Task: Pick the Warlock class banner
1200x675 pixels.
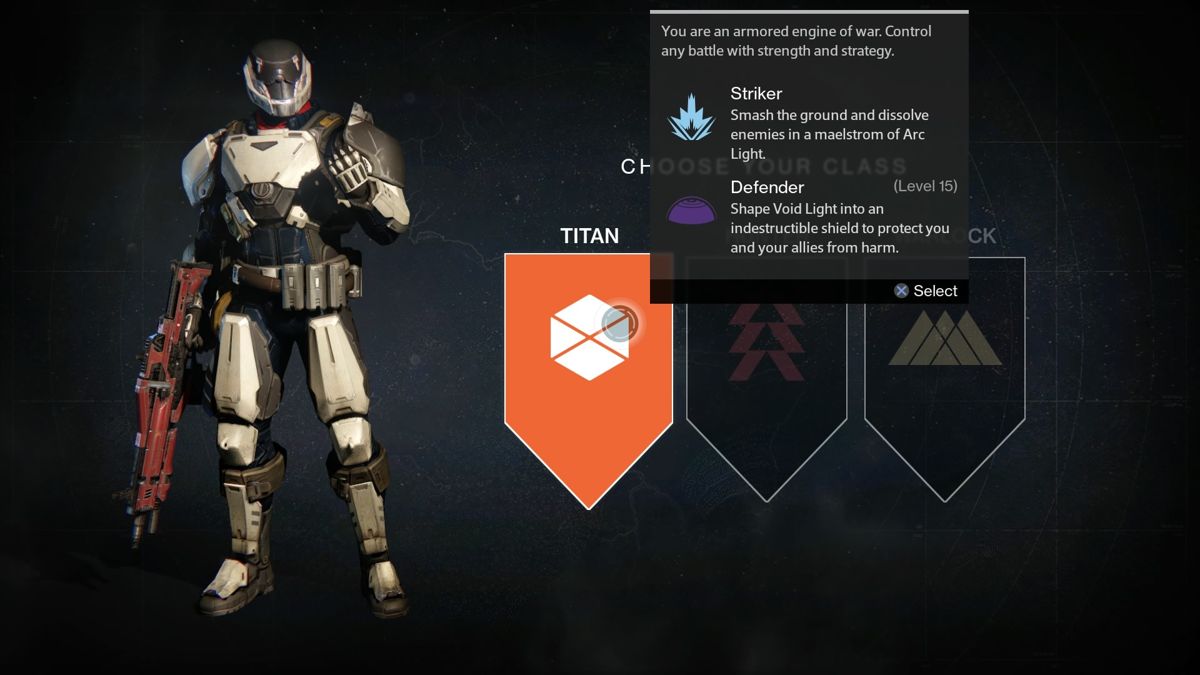Action: pyautogui.click(x=944, y=370)
